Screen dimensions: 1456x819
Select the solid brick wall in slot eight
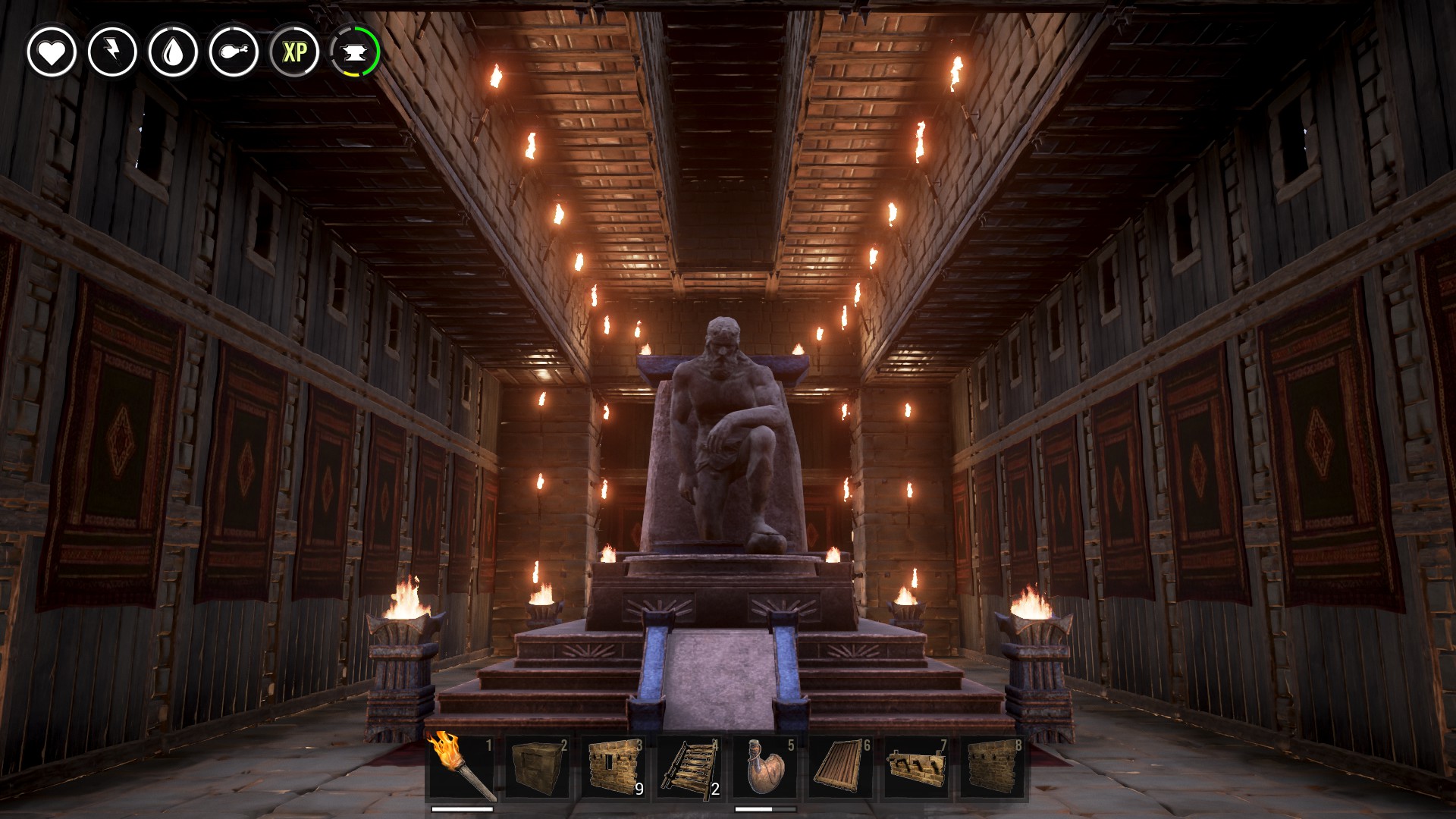(x=993, y=767)
